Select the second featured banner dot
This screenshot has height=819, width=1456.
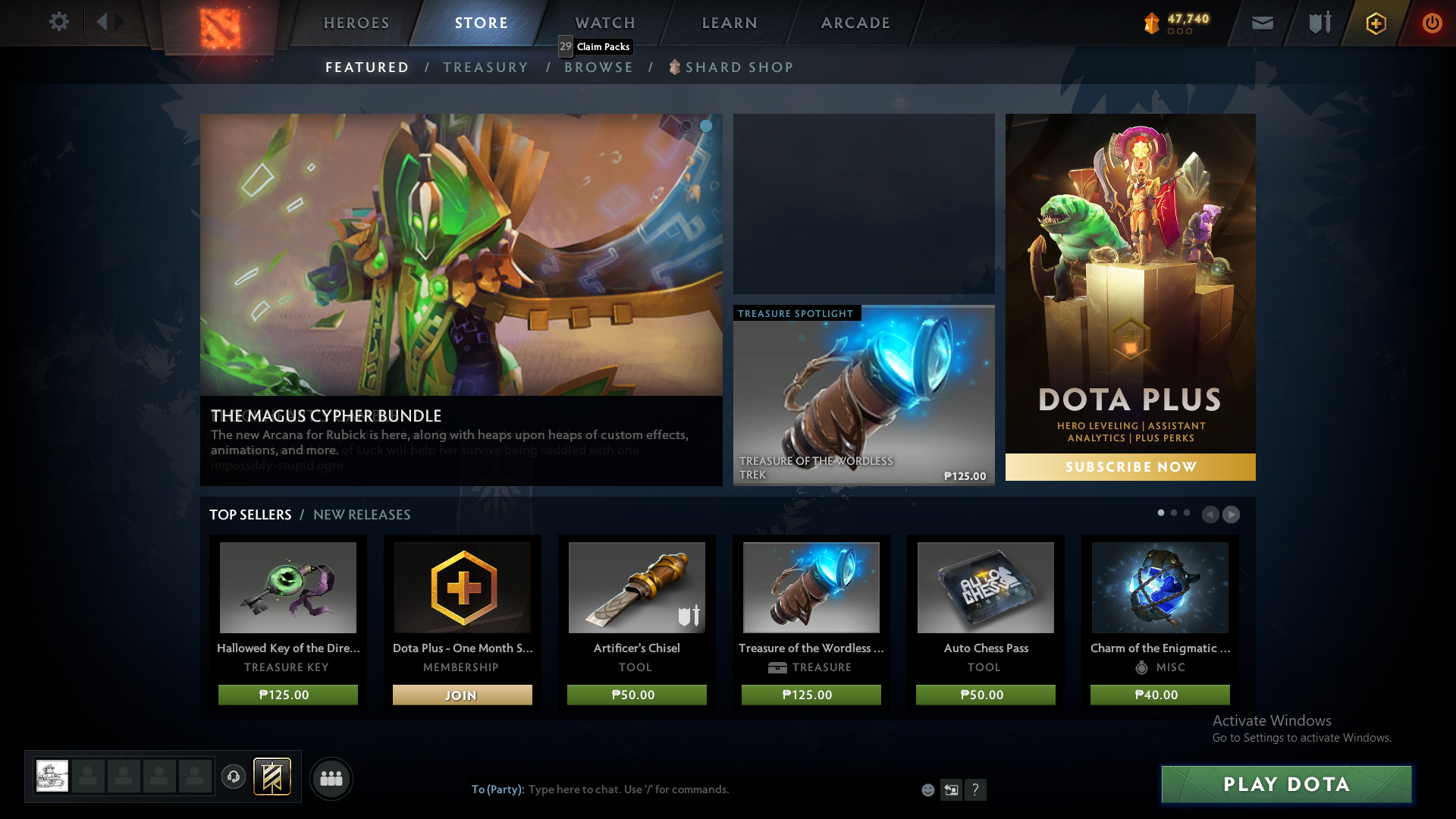pyautogui.click(x=706, y=127)
